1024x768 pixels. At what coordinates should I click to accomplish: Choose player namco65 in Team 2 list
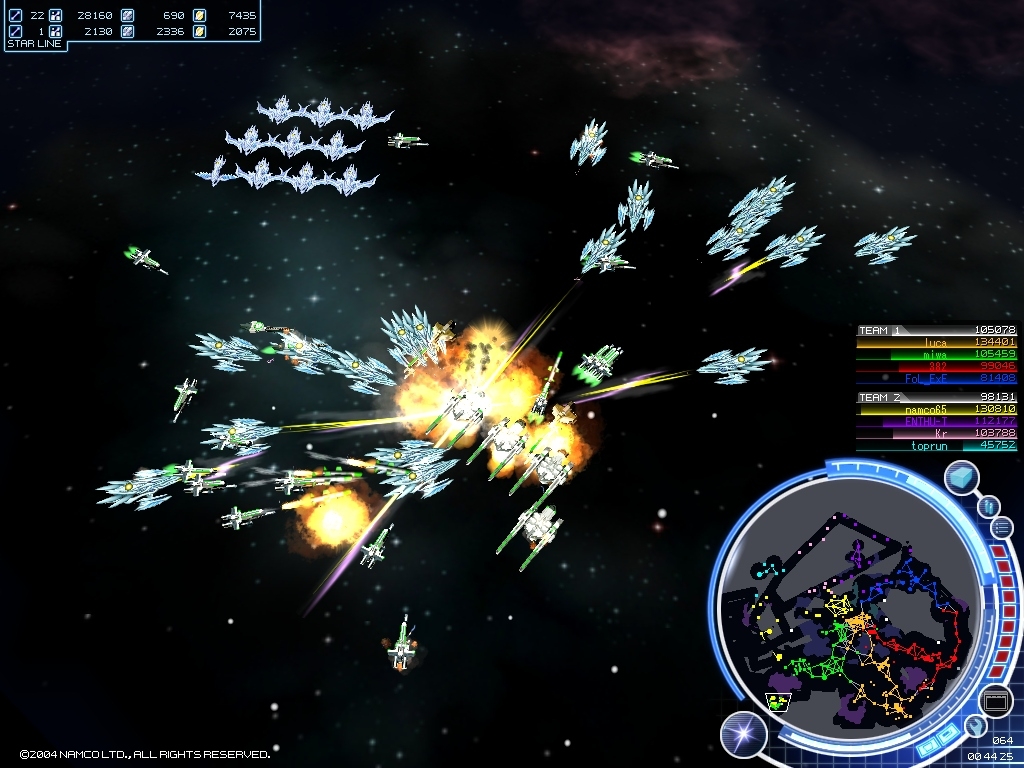(935, 409)
